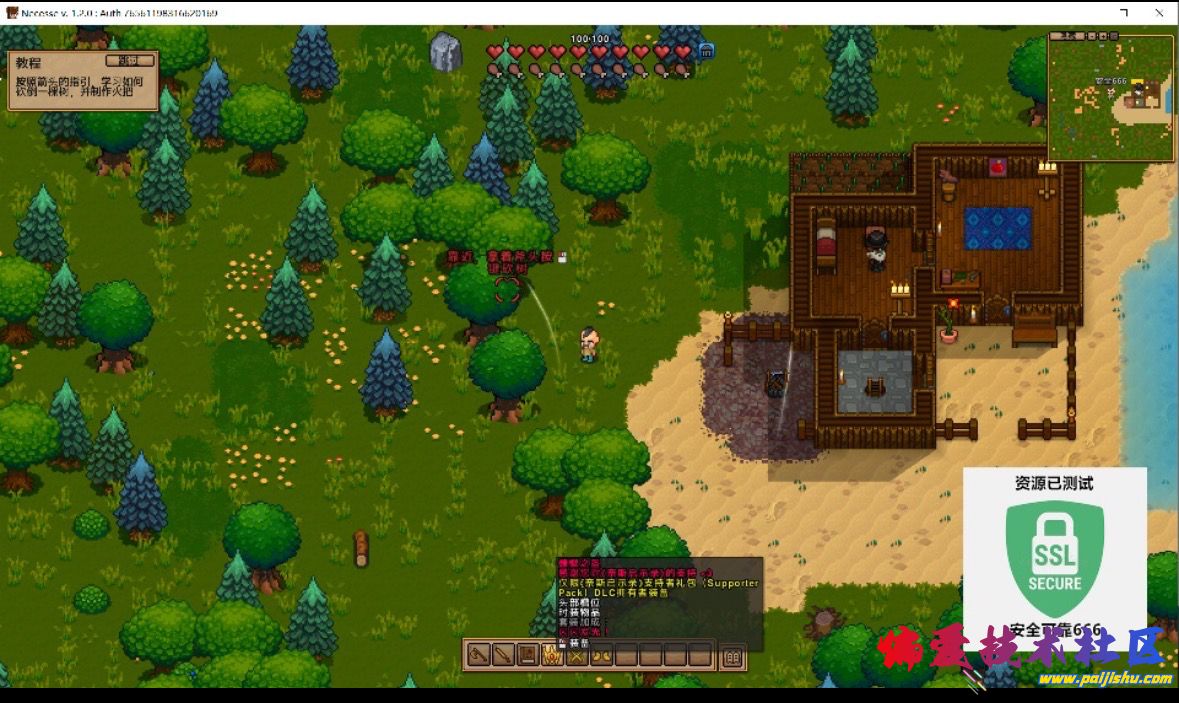Viewport: 1179px width, 703px height.
Task: Select the sword hotbar slot
Action: tap(503, 656)
